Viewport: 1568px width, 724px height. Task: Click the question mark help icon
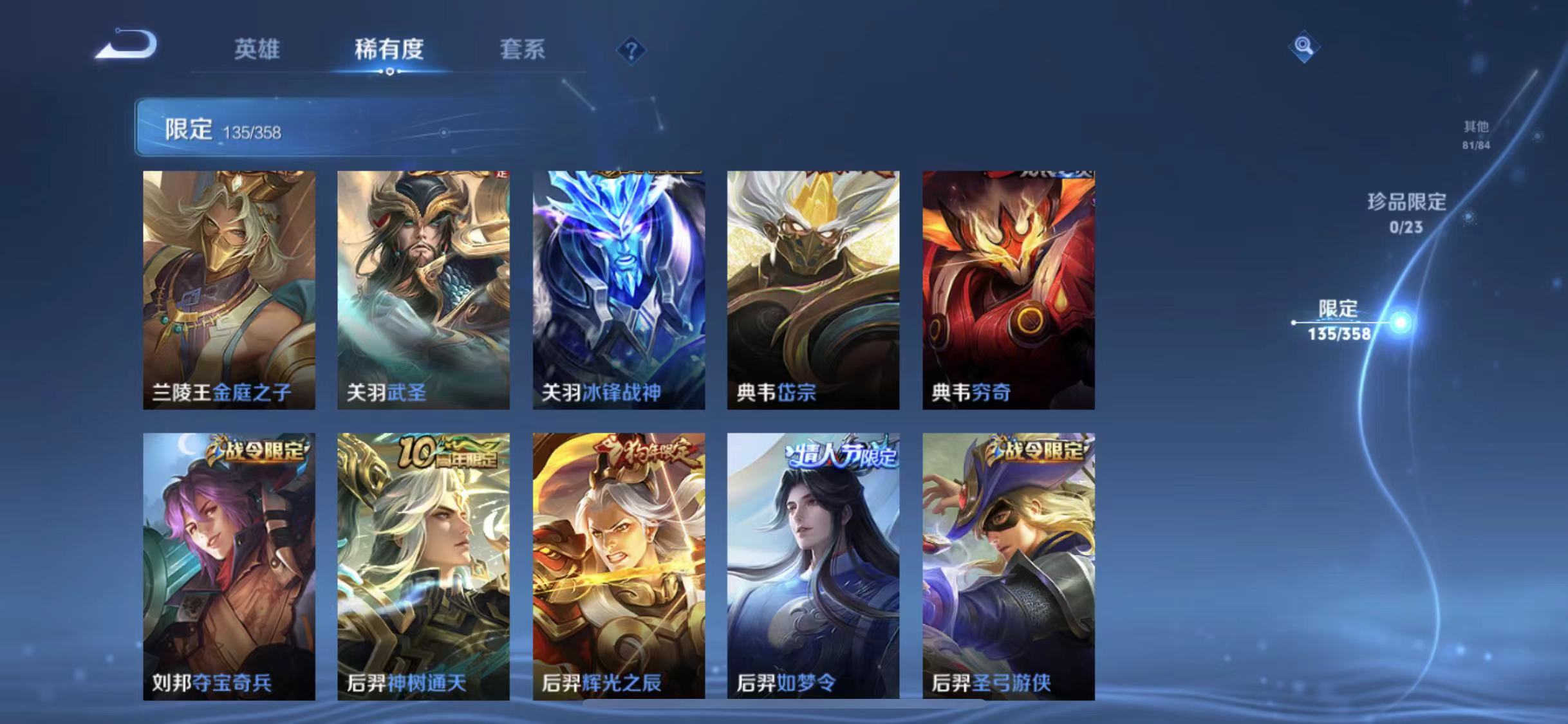[634, 50]
